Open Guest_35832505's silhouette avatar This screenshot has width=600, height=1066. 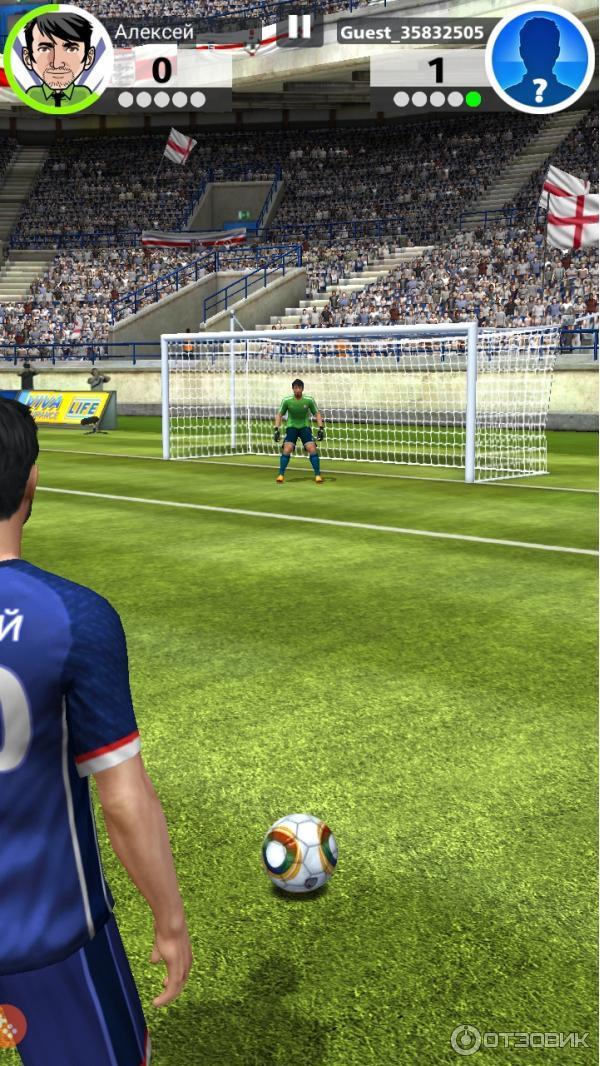[x=540, y=59]
